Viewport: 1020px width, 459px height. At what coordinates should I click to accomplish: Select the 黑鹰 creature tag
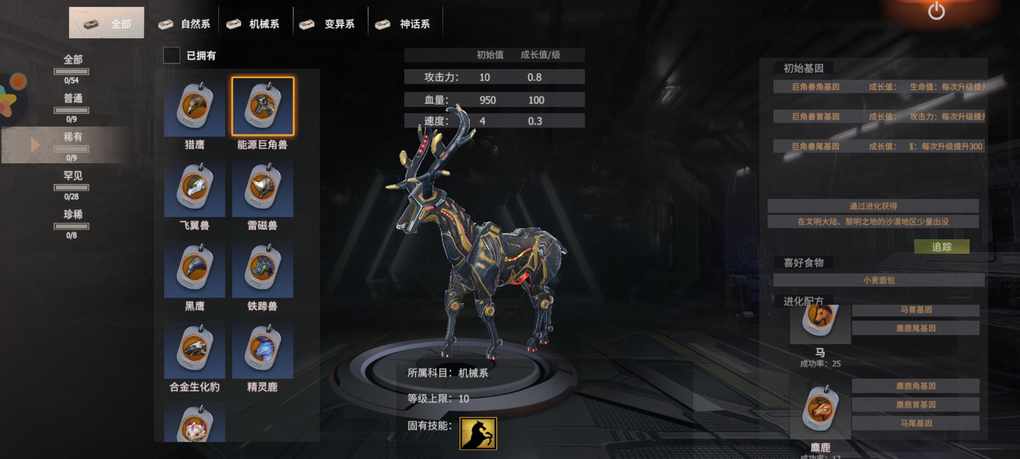click(x=195, y=268)
